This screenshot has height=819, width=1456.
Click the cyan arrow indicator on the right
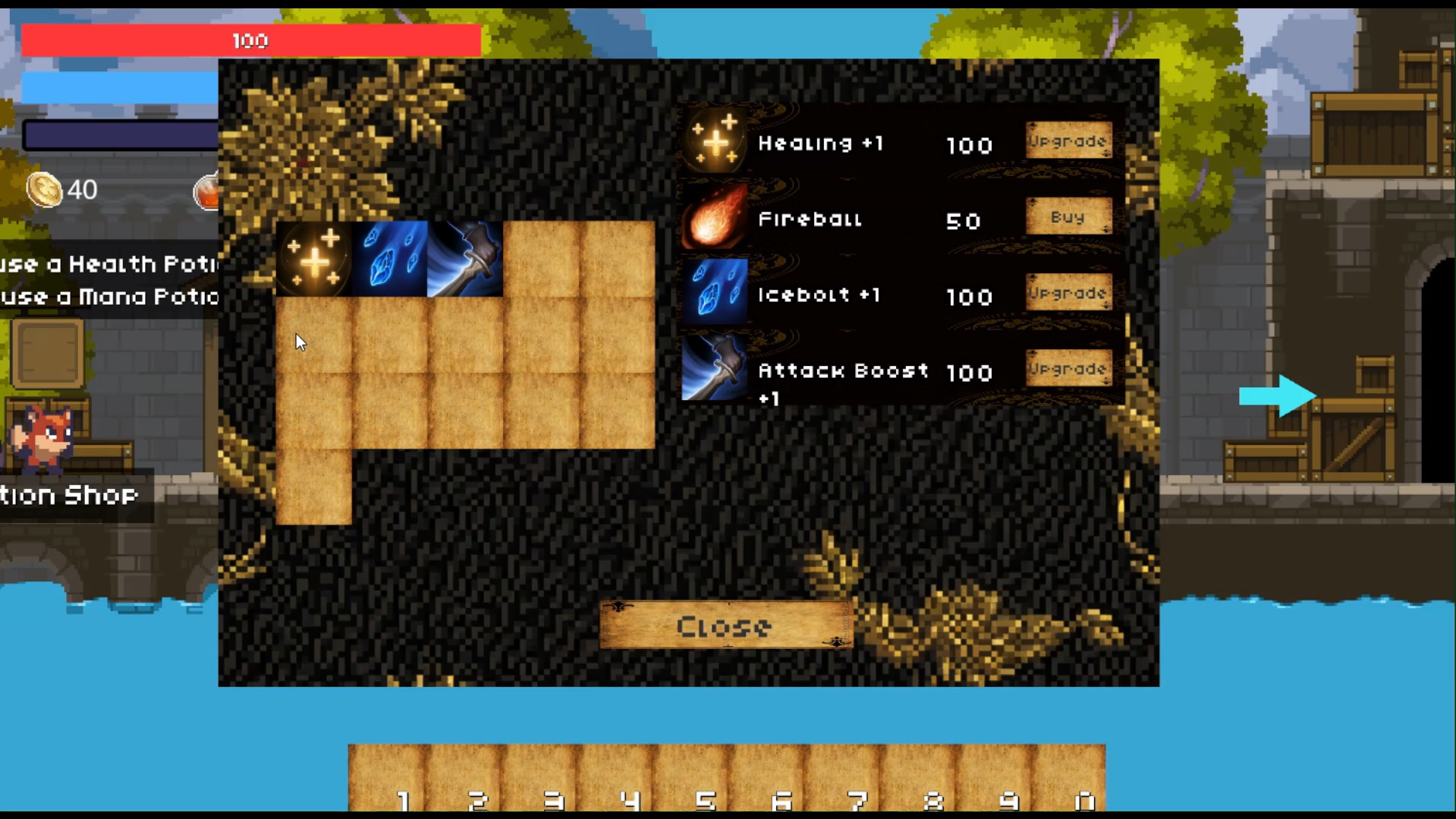pos(1278,395)
